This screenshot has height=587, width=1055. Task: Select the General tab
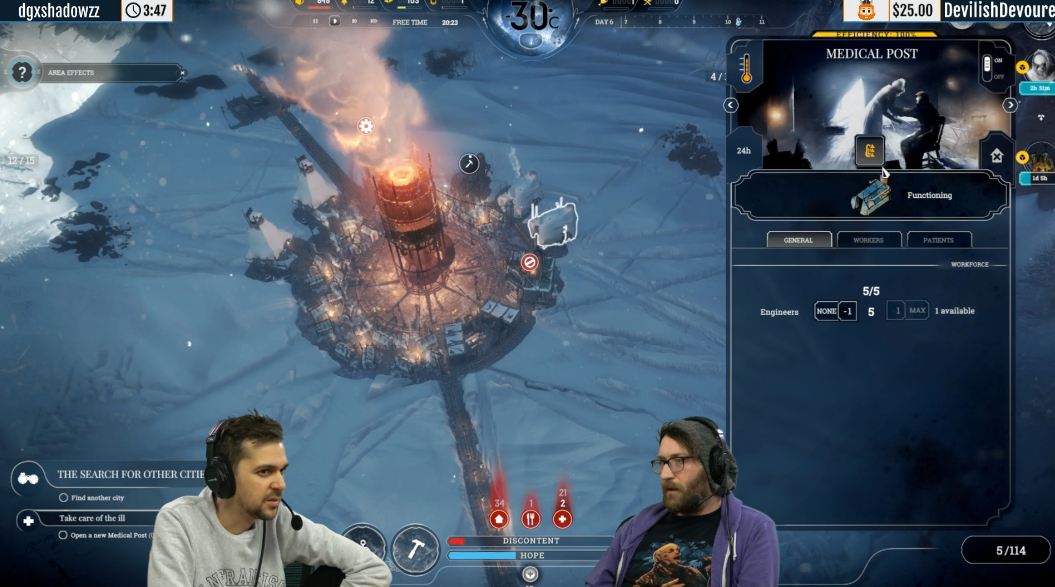(x=799, y=240)
